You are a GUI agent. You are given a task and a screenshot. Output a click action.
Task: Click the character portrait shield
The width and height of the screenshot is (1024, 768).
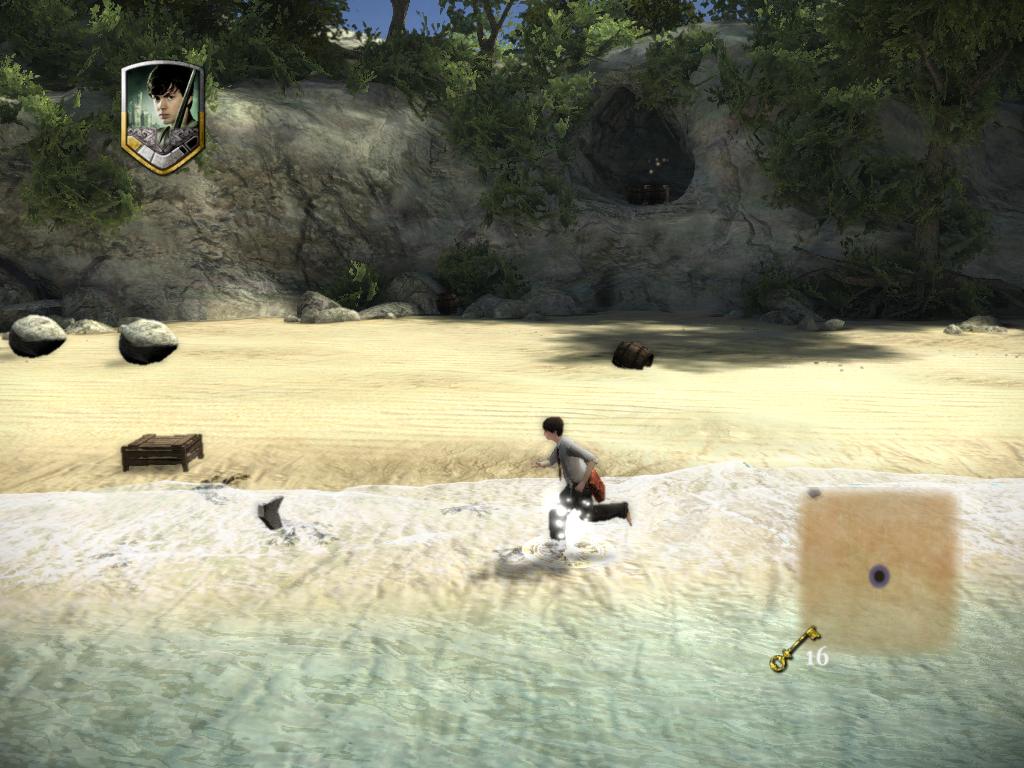[x=163, y=116]
